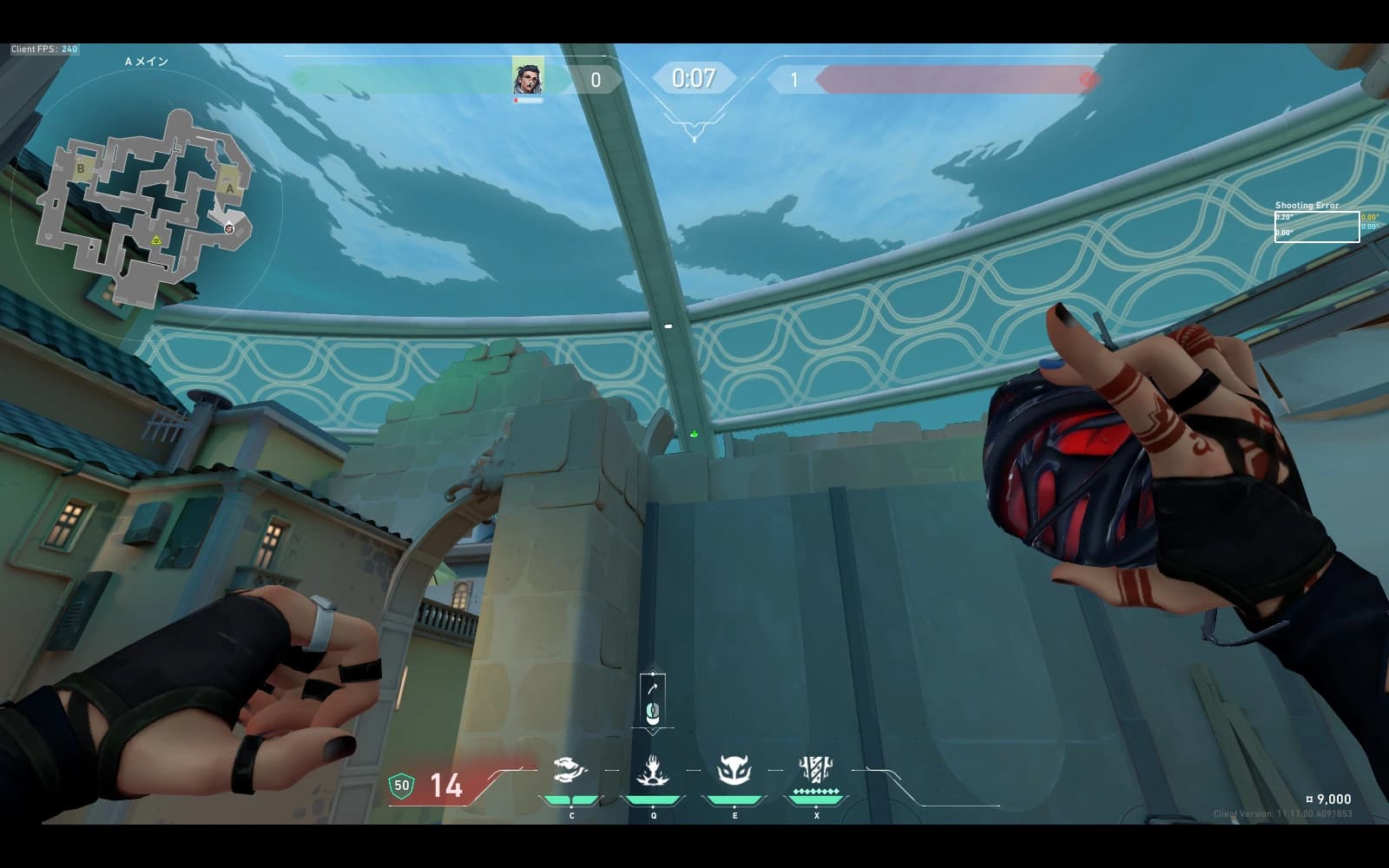
Task: Choose the Haunt ability icon
Action: tap(734, 770)
